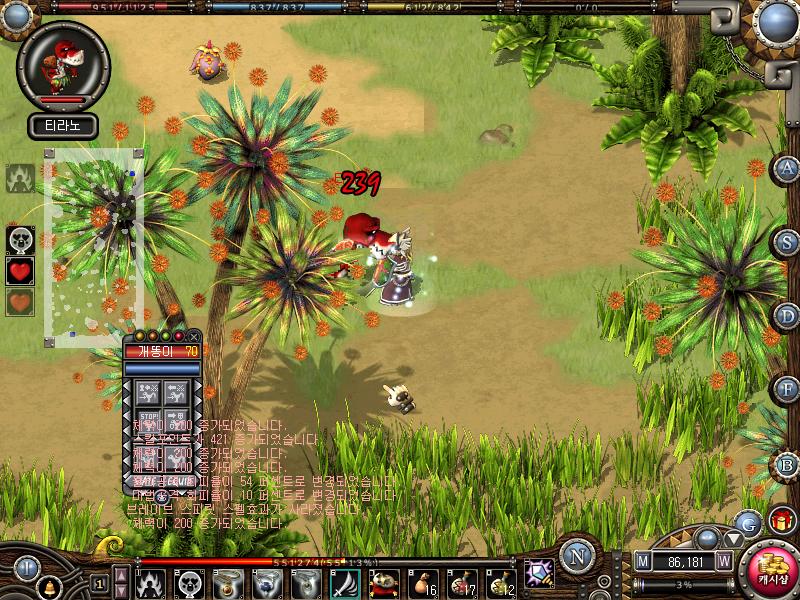The height and width of the screenshot is (600, 800).
Task: Use the hotbar item with count 17
Action: coord(462,582)
